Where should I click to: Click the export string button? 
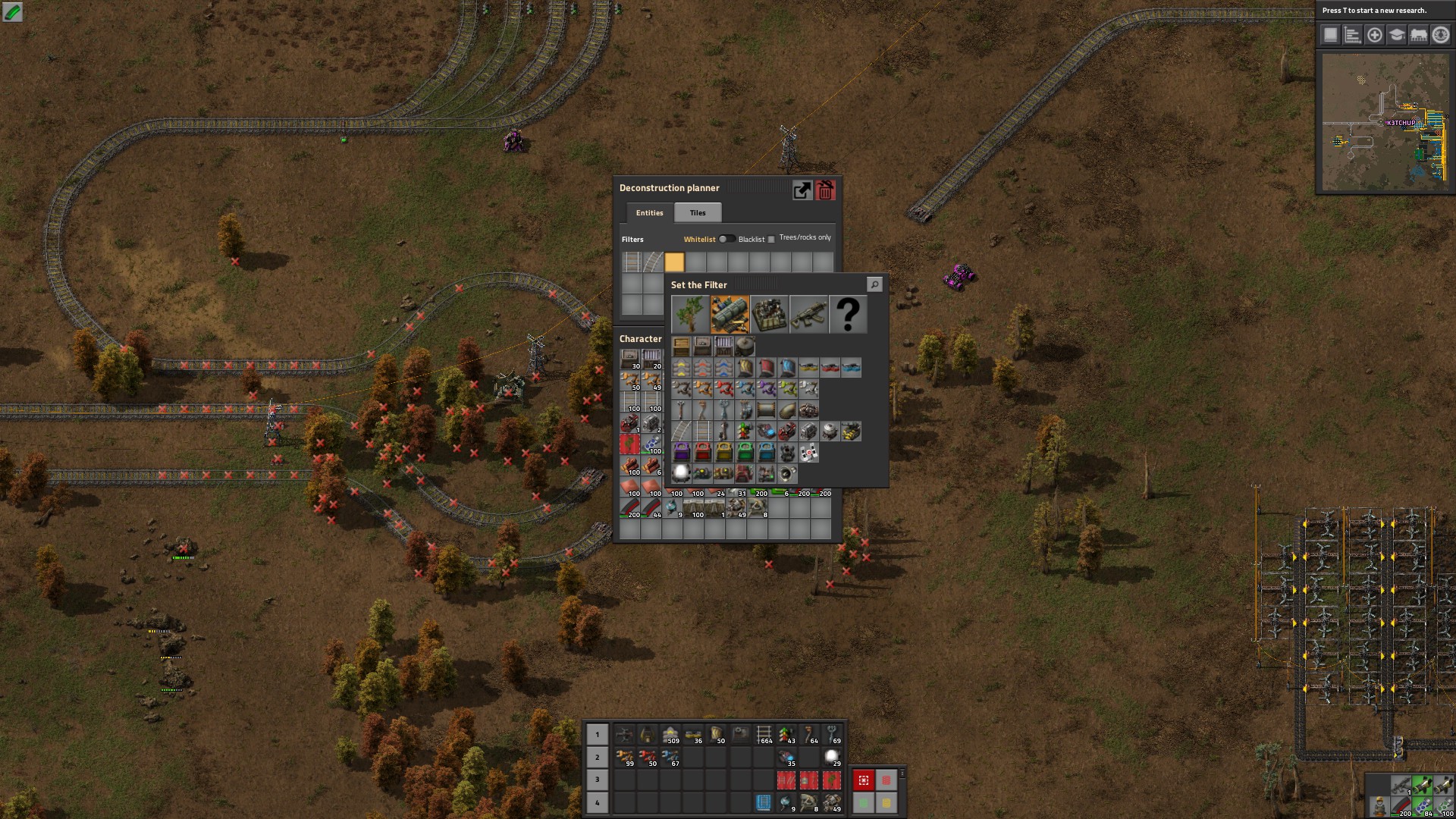pos(802,190)
